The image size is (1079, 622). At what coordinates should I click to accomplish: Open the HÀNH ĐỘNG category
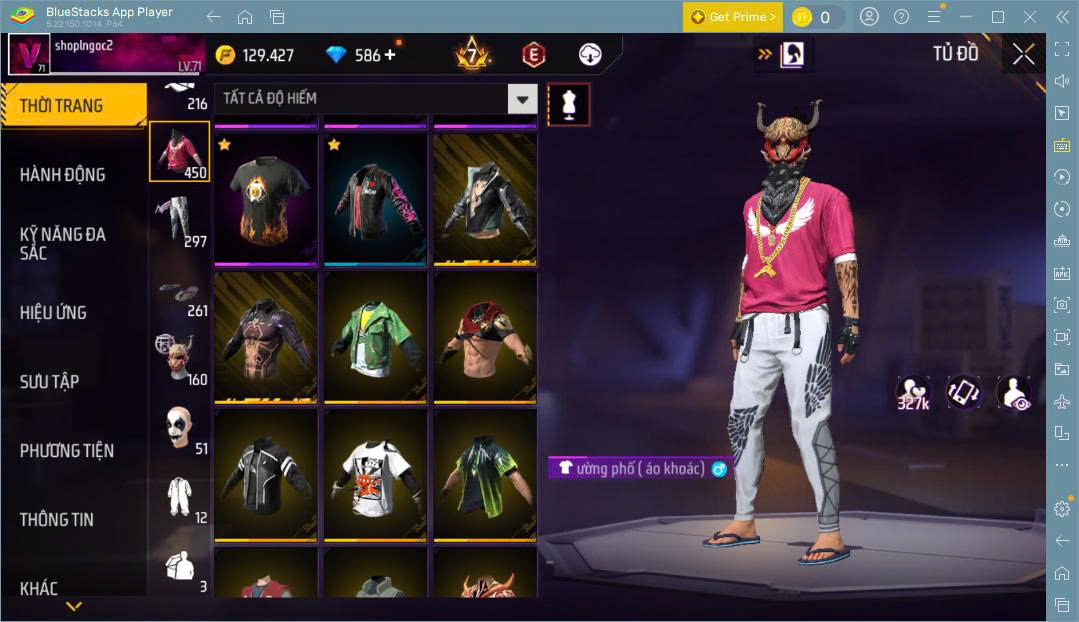pyautogui.click(x=62, y=175)
